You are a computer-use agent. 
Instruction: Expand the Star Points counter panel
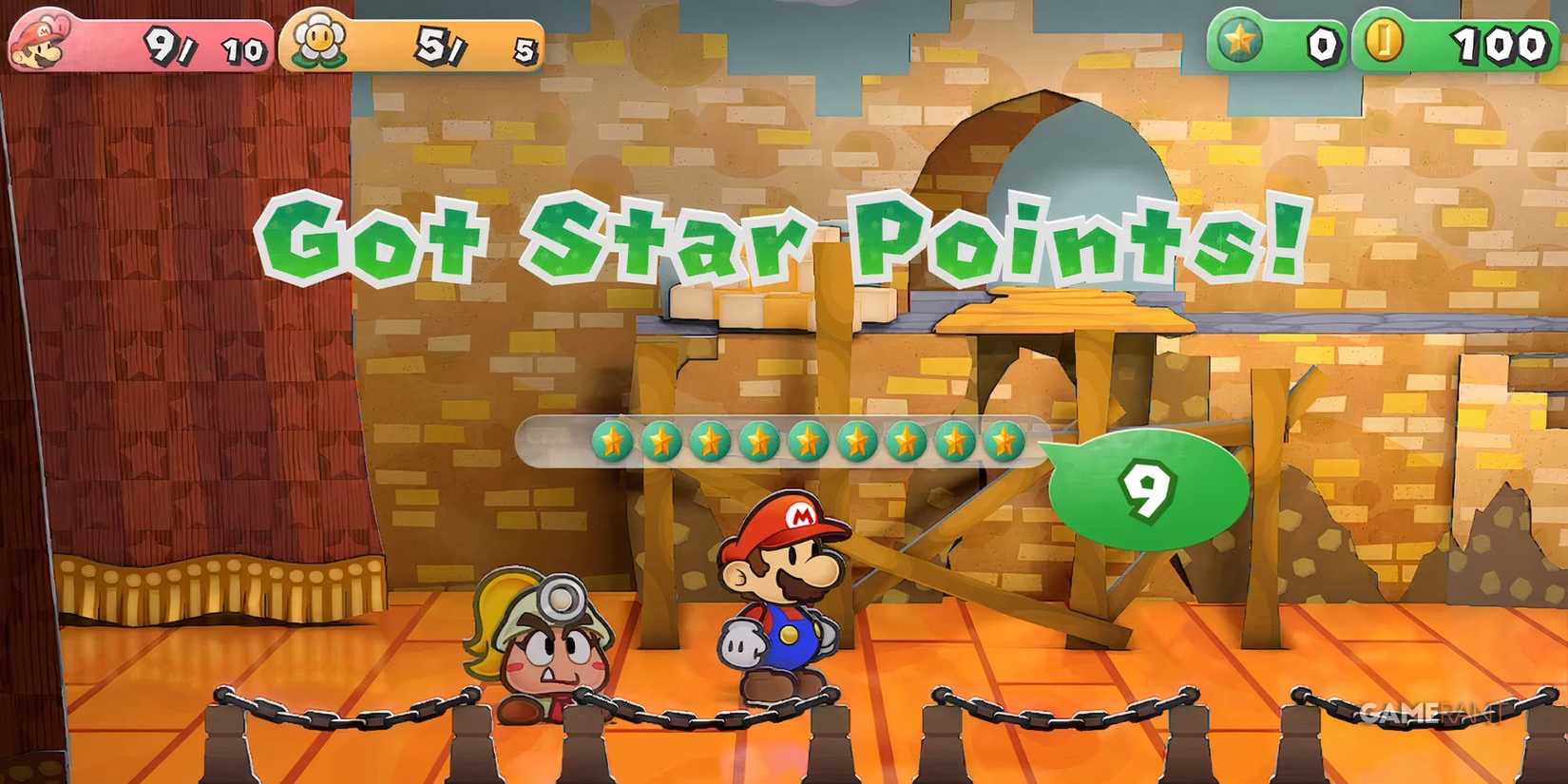pyautogui.click(x=1273, y=40)
